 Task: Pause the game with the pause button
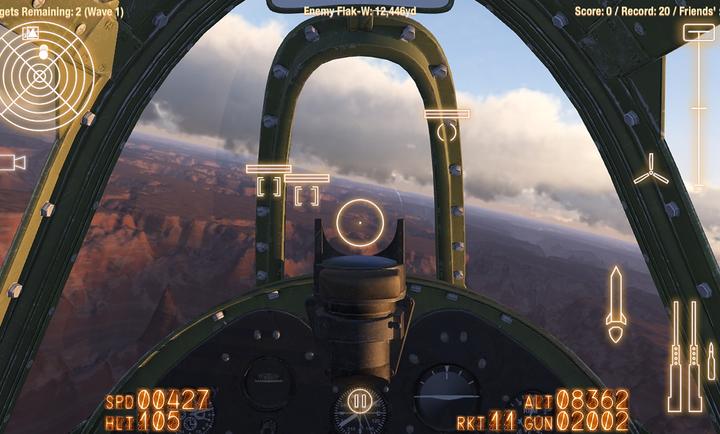tap(359, 403)
